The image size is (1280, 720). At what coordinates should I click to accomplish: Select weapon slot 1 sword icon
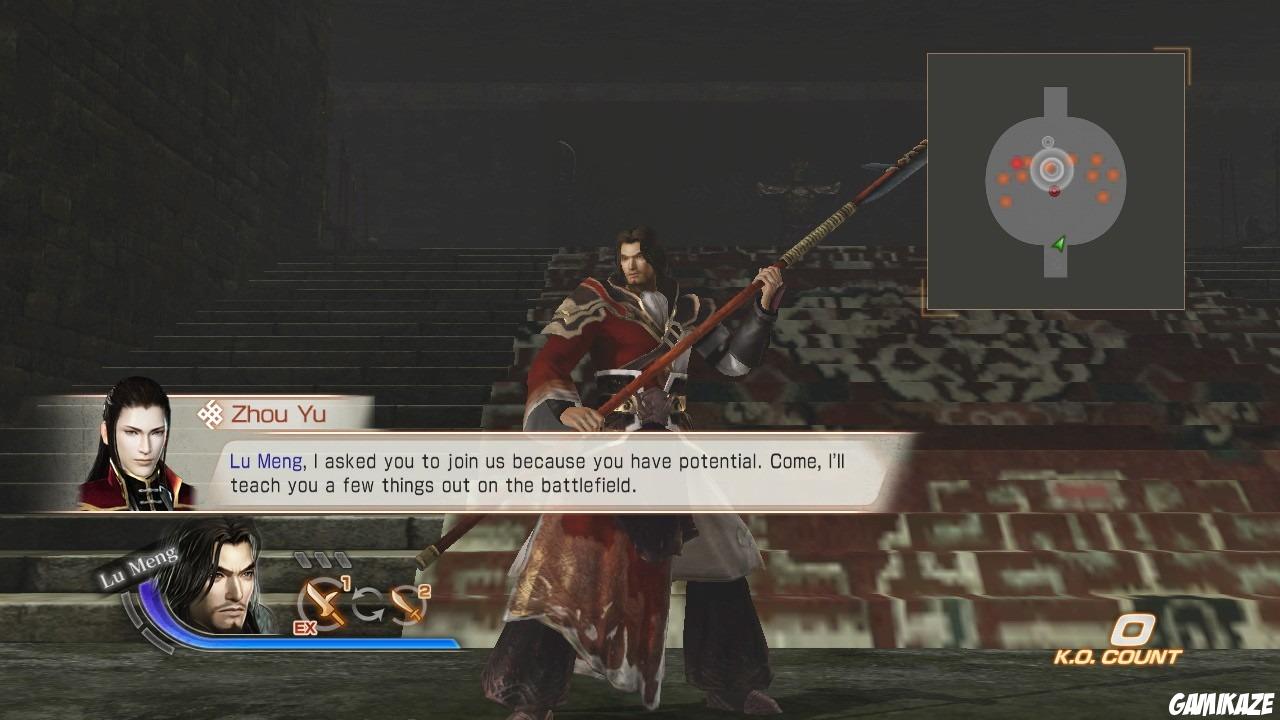pos(324,603)
